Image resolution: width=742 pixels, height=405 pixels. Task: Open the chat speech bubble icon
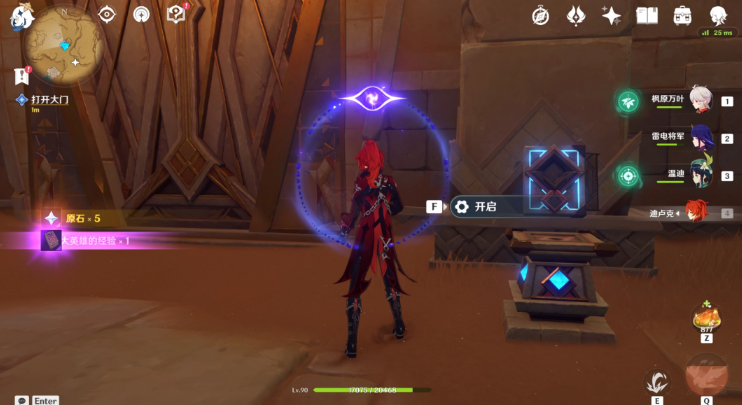pyautogui.click(x=20, y=400)
